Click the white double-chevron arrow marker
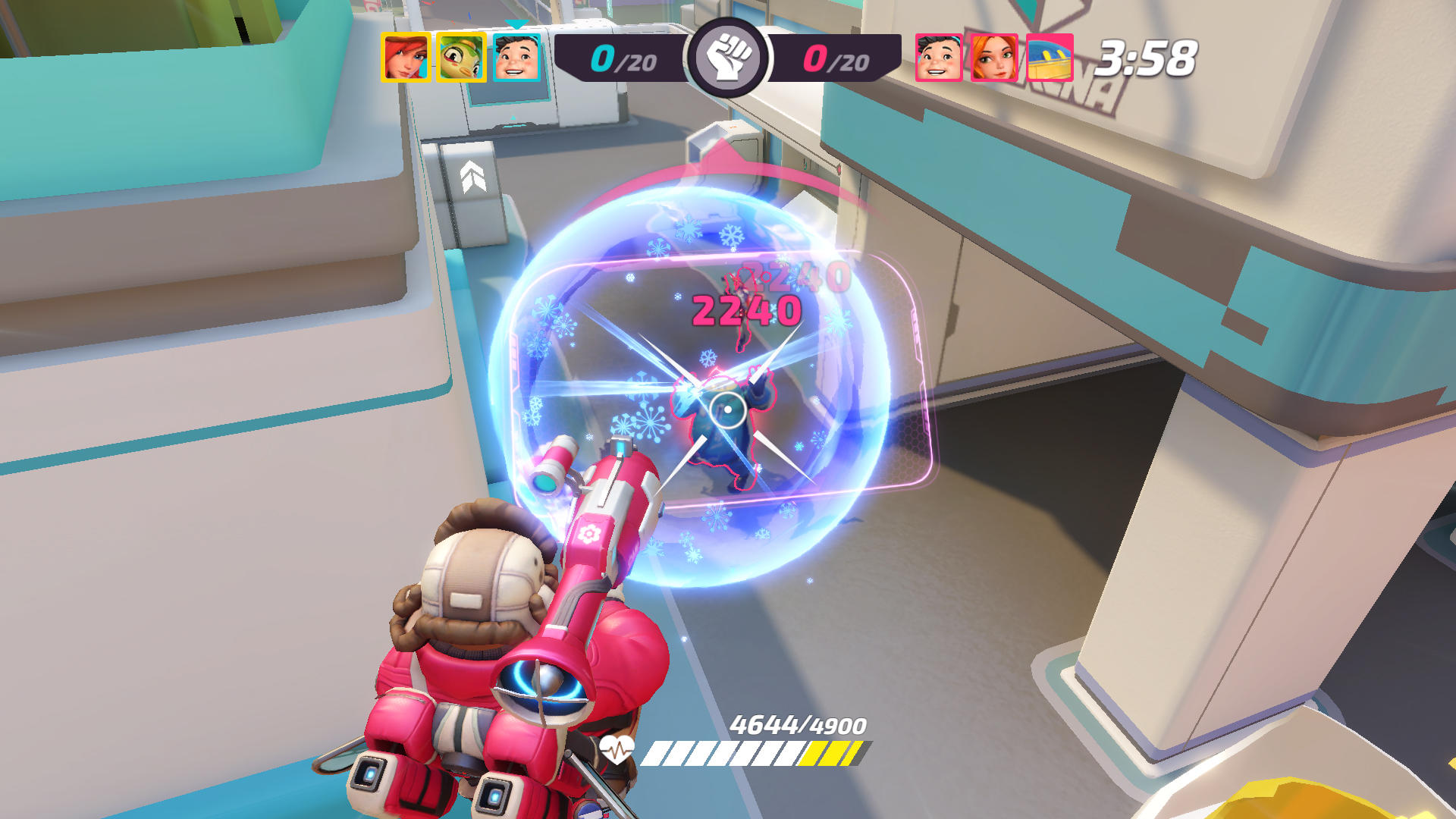 (x=472, y=176)
